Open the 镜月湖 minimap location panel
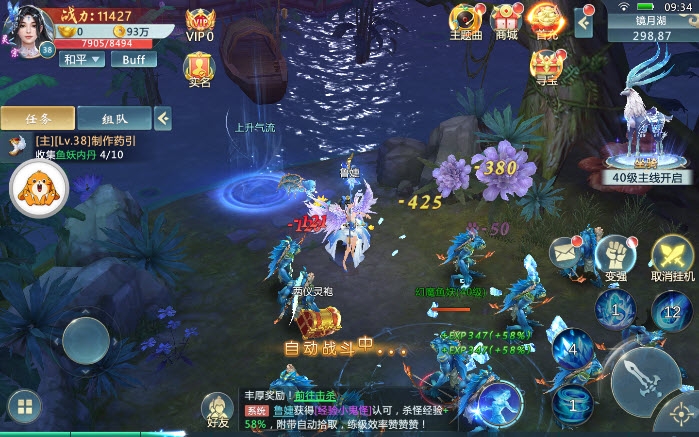This screenshot has height=437, width=699. pos(652,27)
